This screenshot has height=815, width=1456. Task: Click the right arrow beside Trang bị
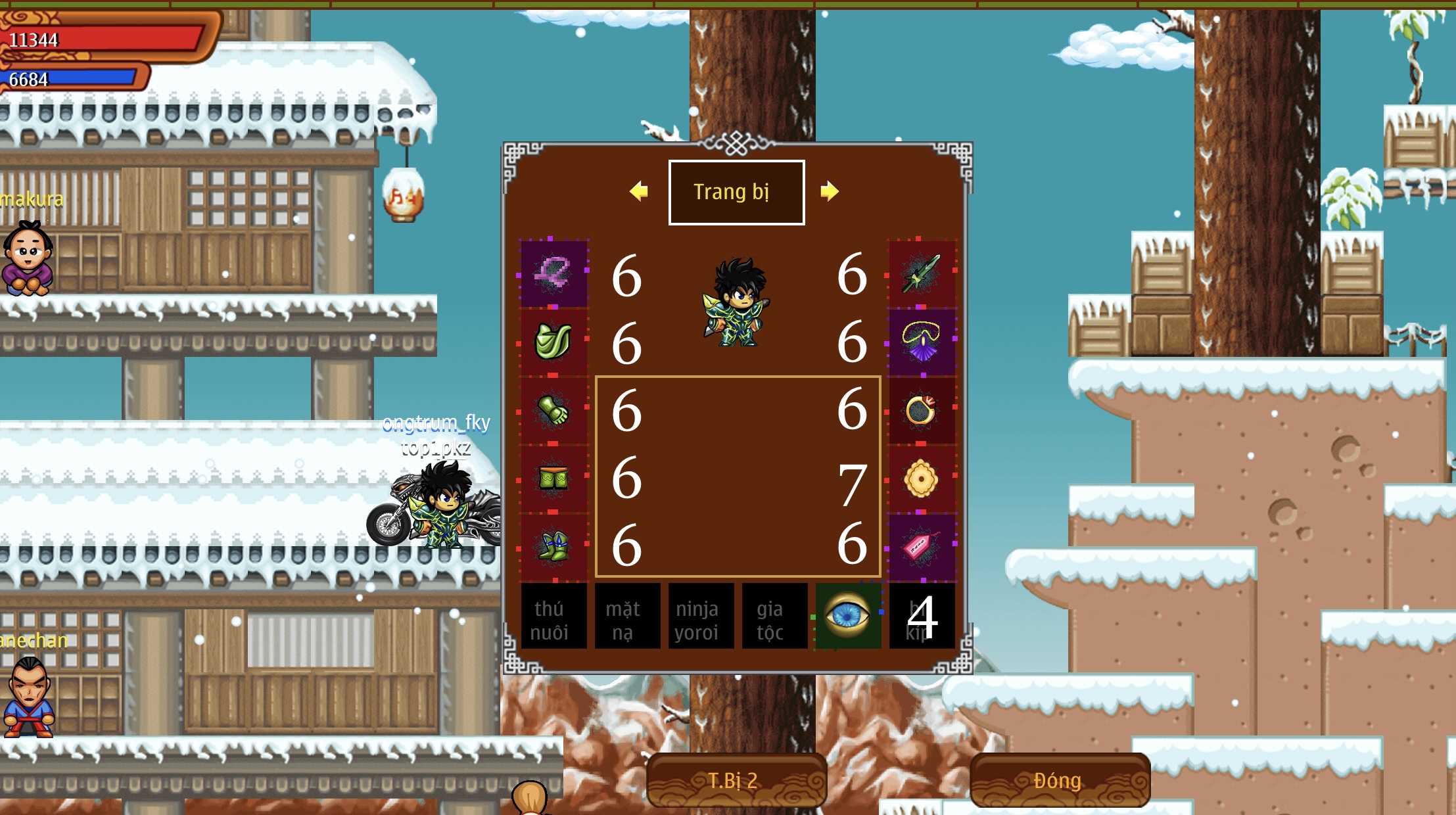click(x=830, y=191)
